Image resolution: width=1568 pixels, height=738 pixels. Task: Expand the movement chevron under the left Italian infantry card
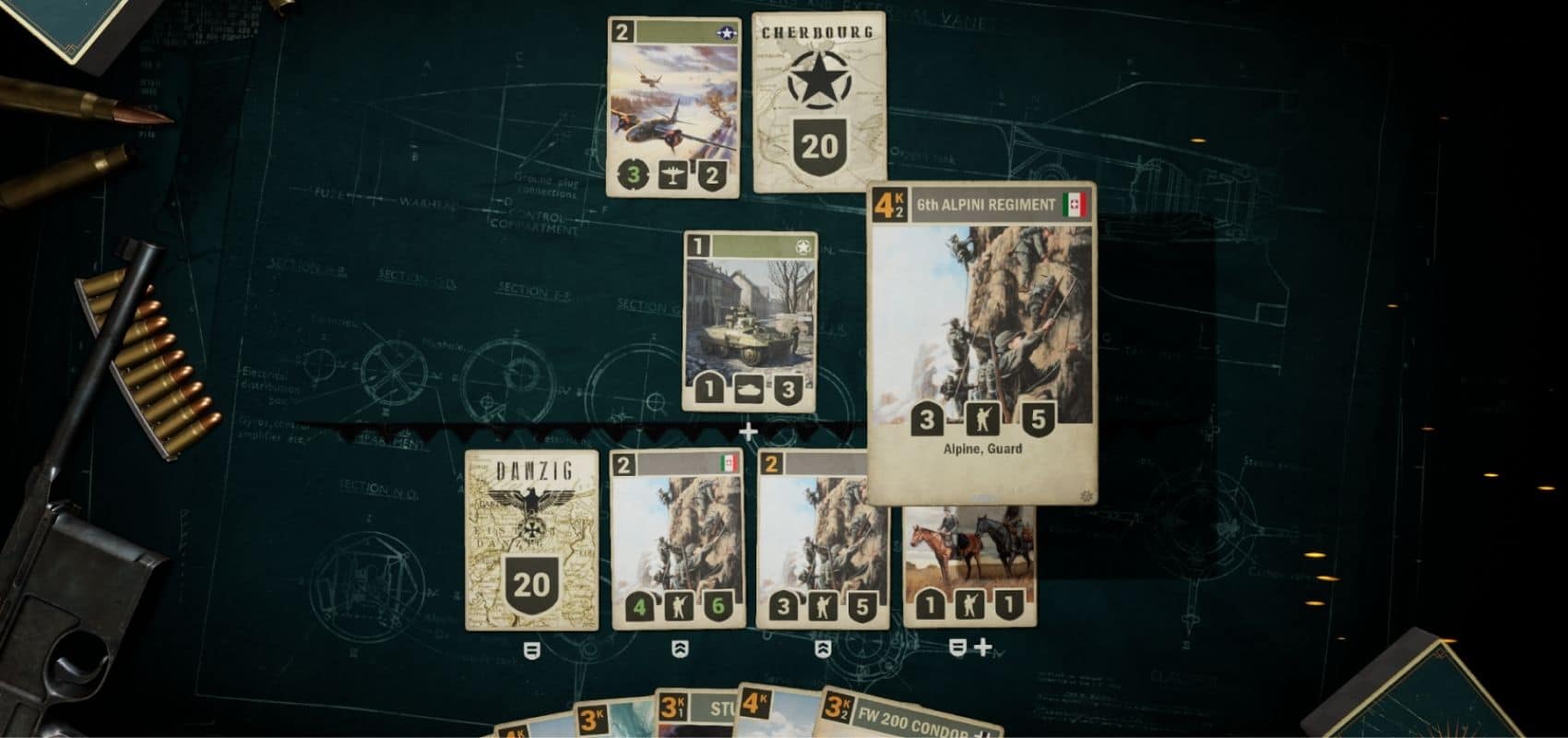(x=680, y=649)
